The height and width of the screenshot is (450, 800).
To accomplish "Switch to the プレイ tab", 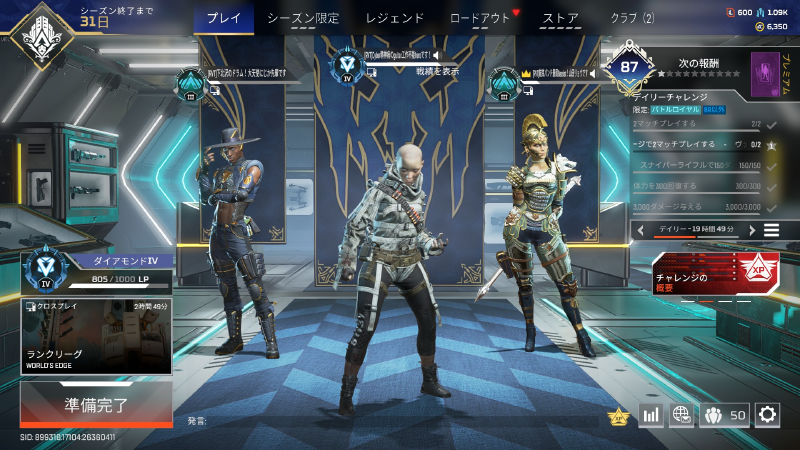I will pos(223,18).
